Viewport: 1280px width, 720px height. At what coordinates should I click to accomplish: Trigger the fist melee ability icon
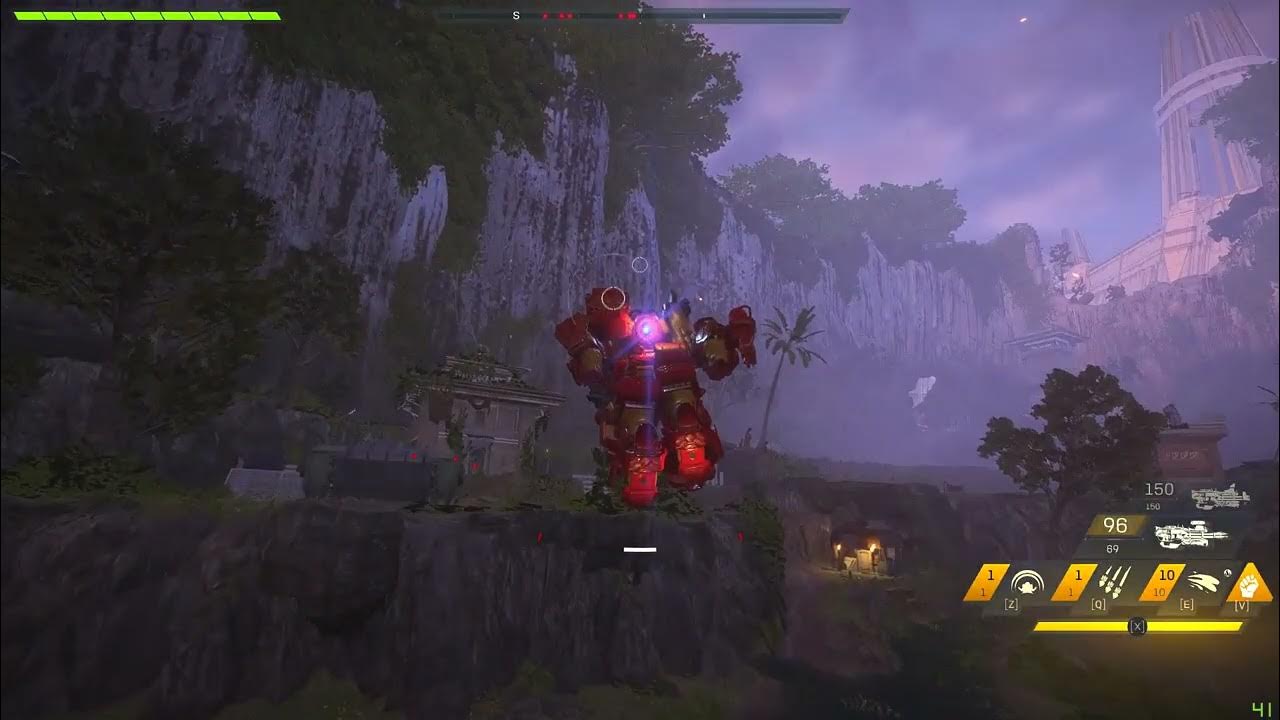coord(1249,581)
